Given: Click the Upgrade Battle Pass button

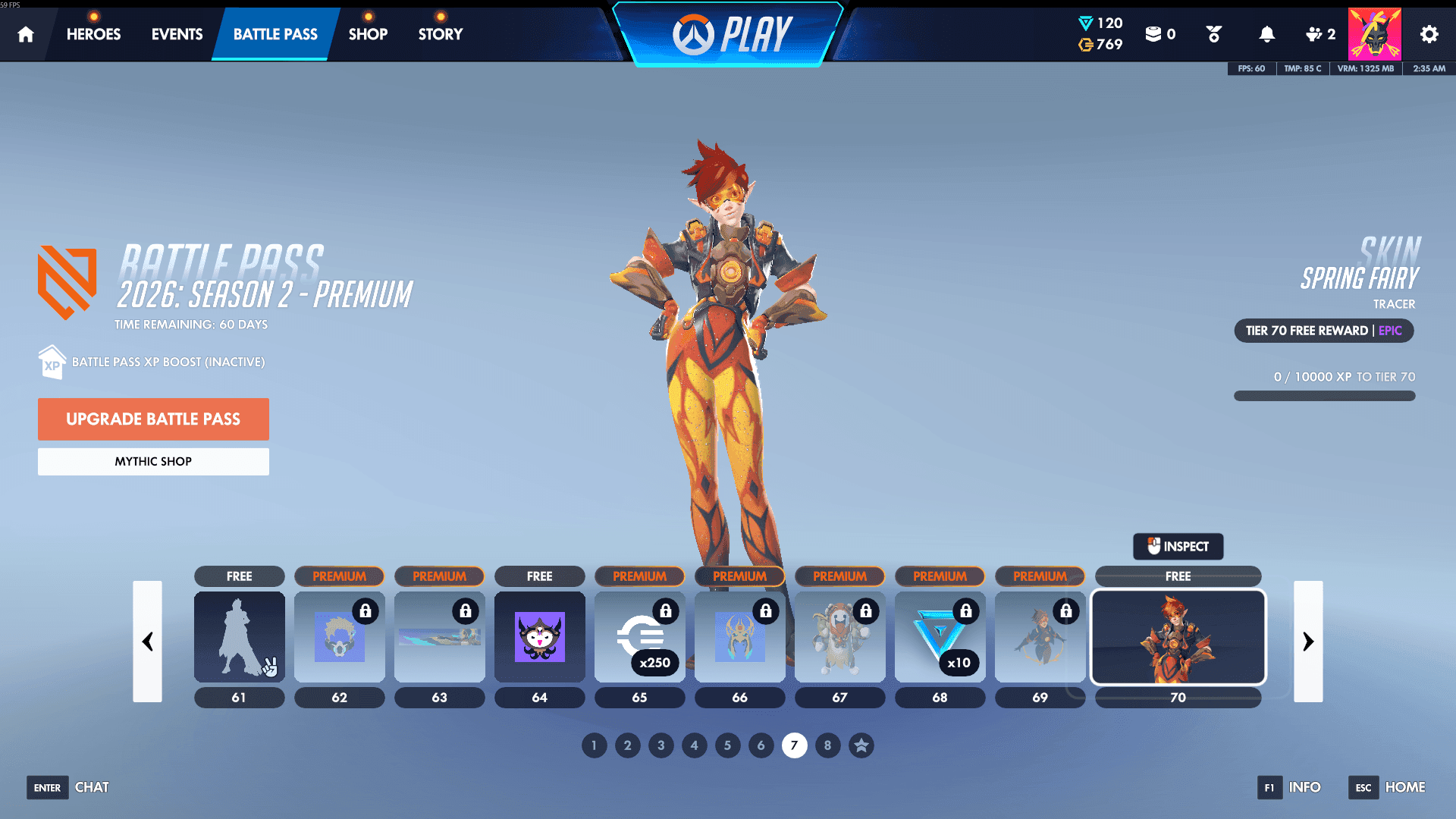Looking at the screenshot, I should coord(153,419).
